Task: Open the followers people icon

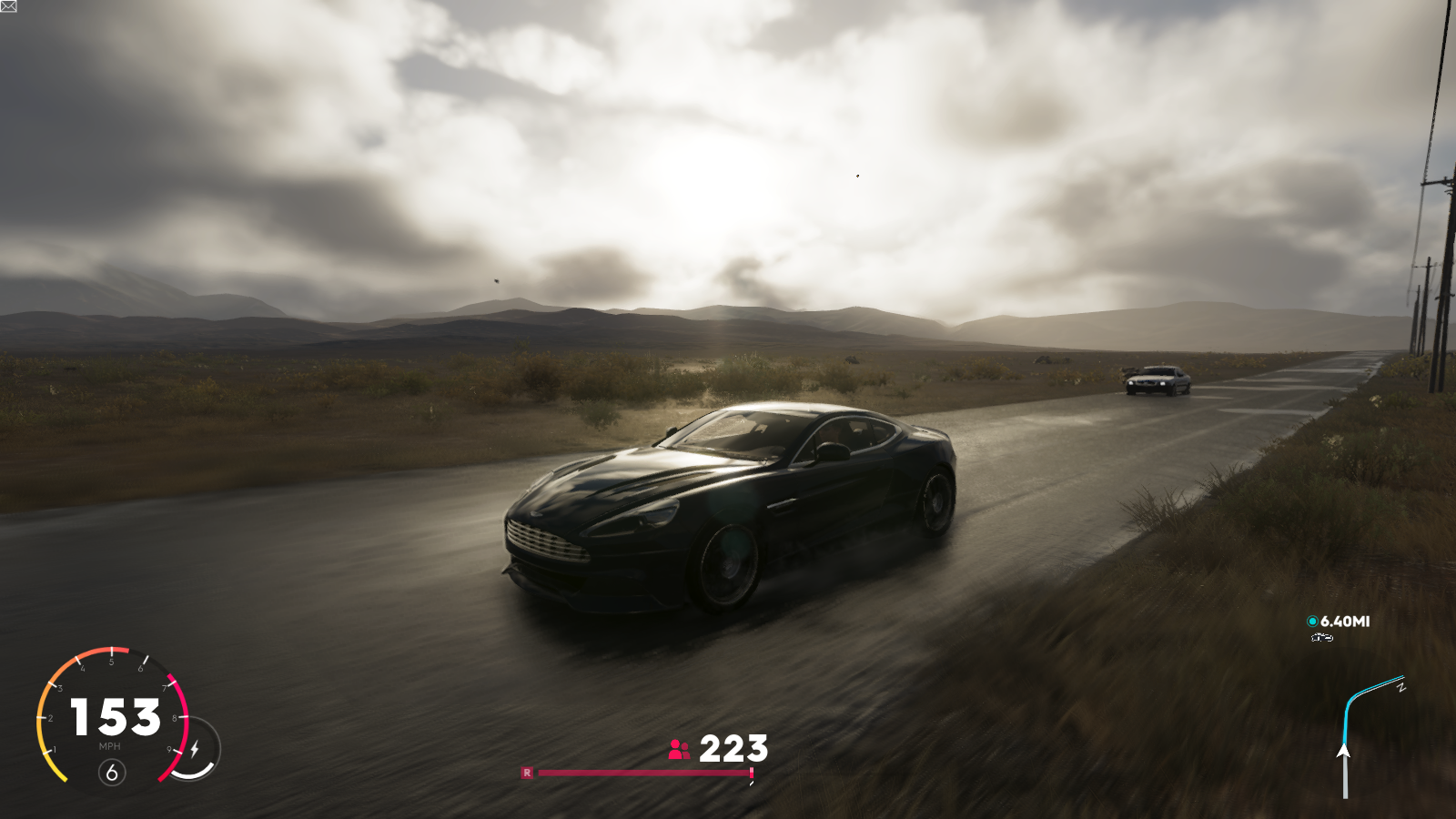Action: coord(679,750)
